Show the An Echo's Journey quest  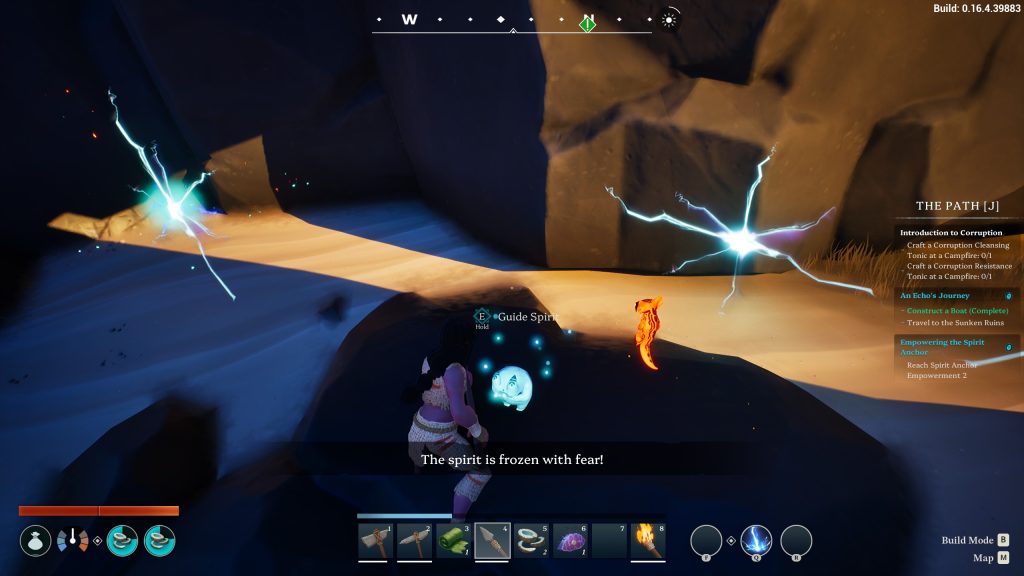pos(937,295)
